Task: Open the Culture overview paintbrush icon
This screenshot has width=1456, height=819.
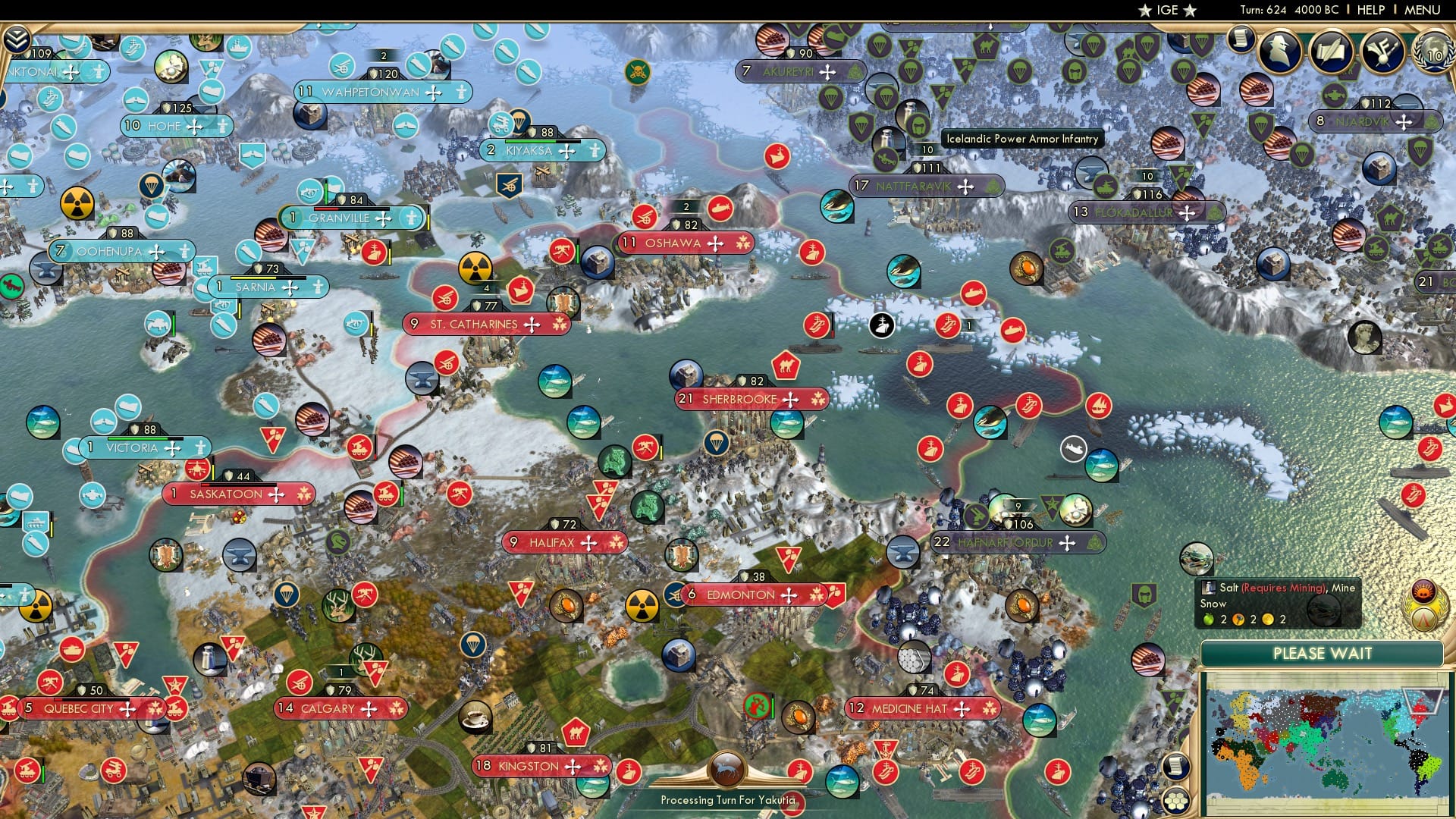Action: (1381, 49)
